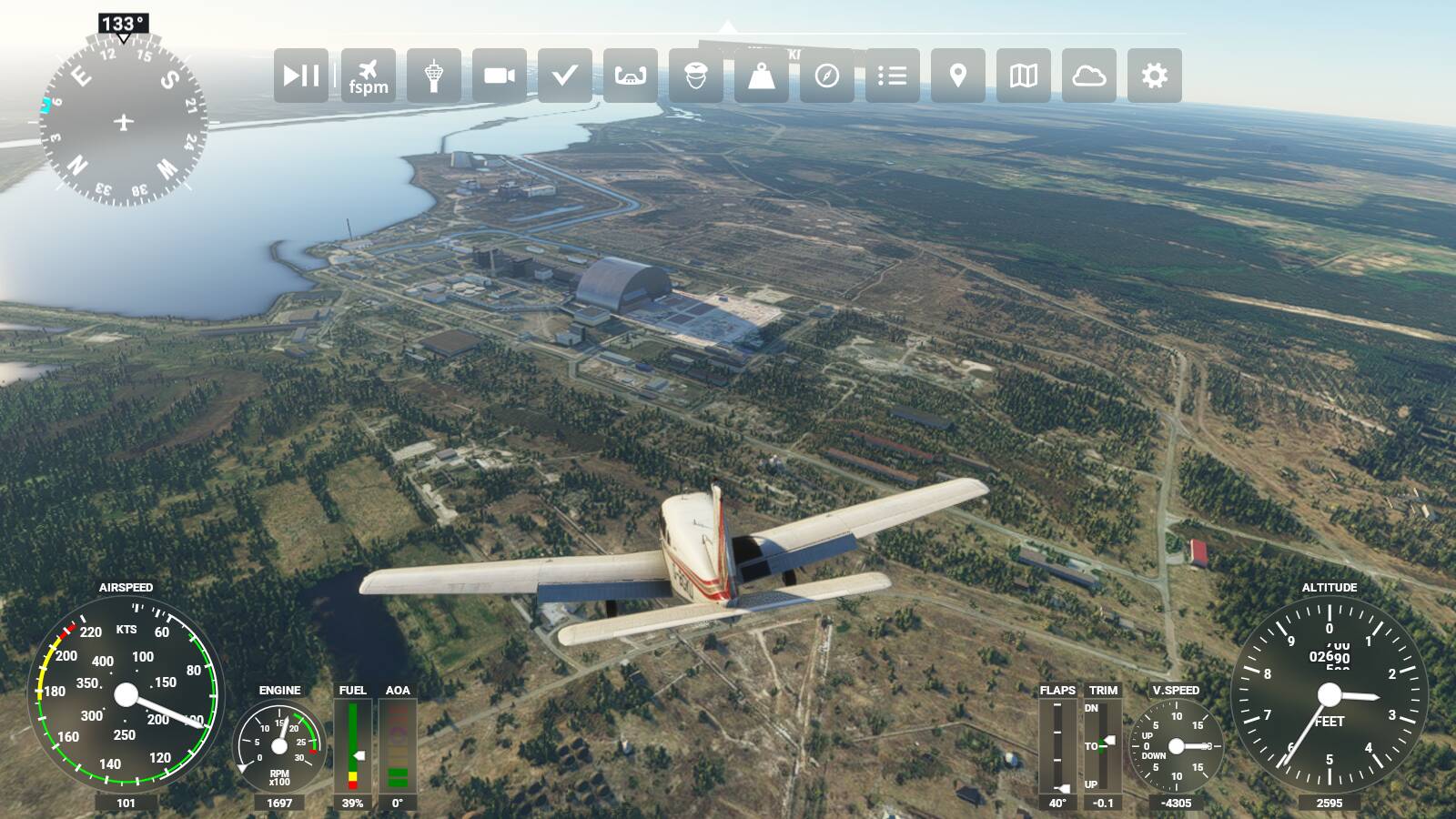This screenshot has width=1456, height=819.
Task: Collapse the toolbar using the top arrow
Action: 726,26
